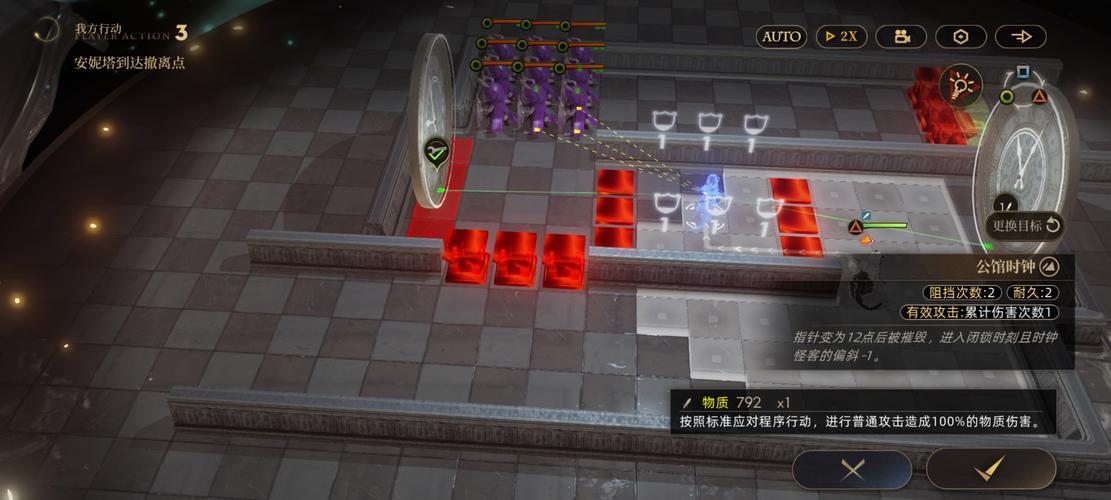Open the 公馆时钟 target info icon
Image resolution: width=1111 pixels, height=500 pixels.
click(x=1048, y=266)
